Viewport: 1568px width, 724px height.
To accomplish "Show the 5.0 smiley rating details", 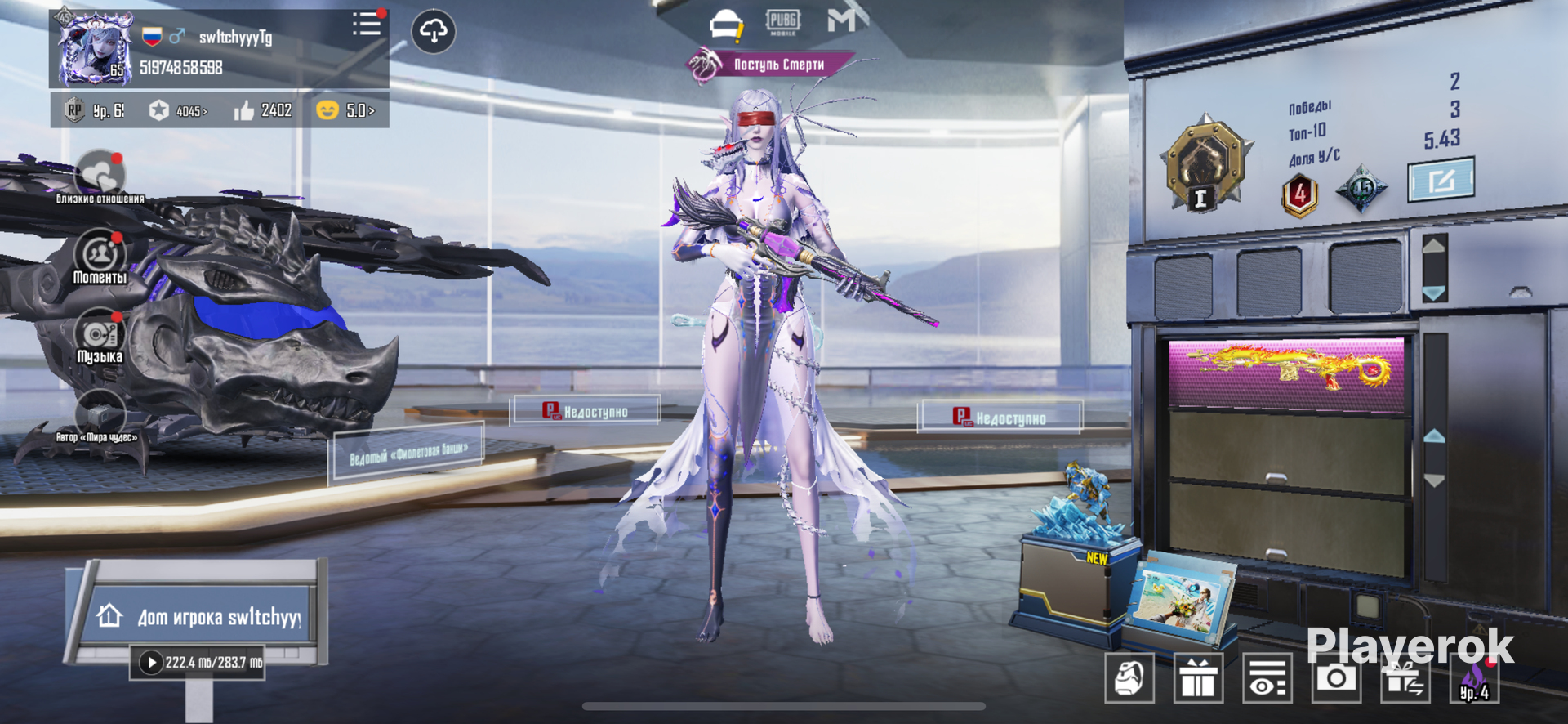I will pyautogui.click(x=346, y=110).
